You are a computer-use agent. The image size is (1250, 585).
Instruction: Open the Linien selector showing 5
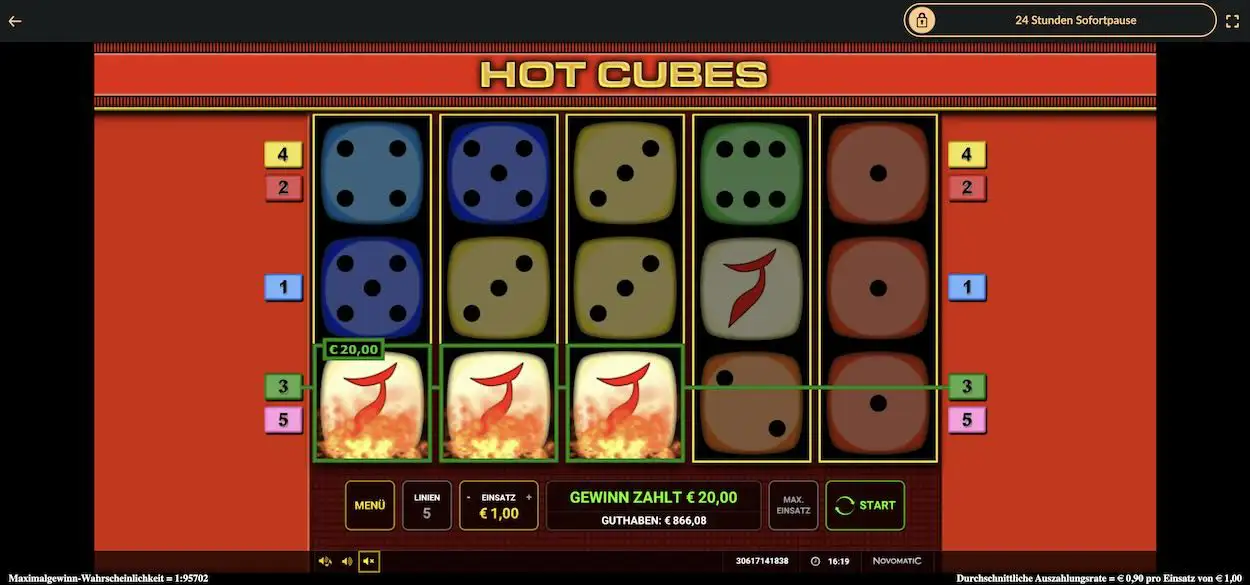click(427, 505)
